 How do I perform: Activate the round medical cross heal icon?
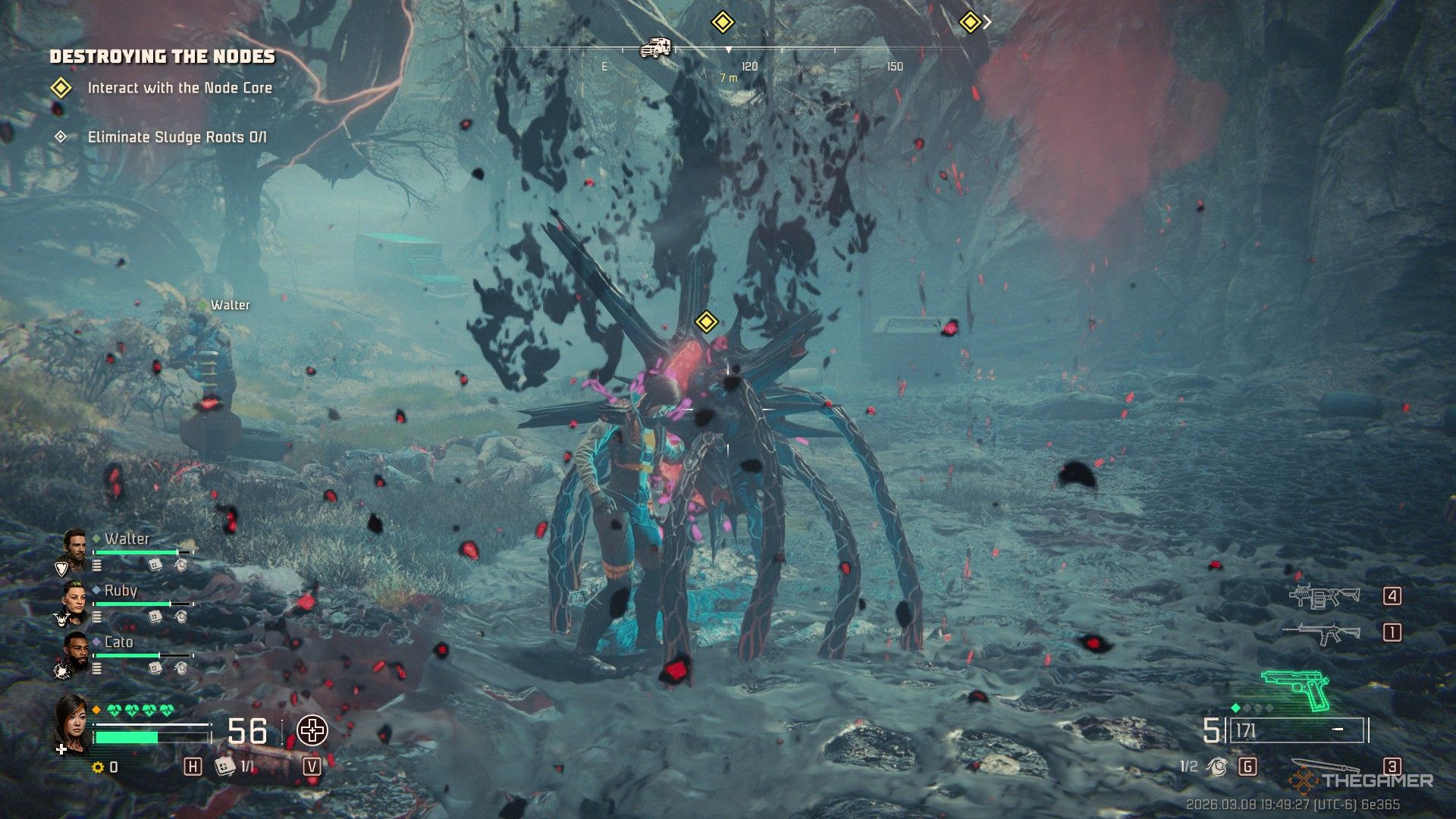(x=312, y=731)
